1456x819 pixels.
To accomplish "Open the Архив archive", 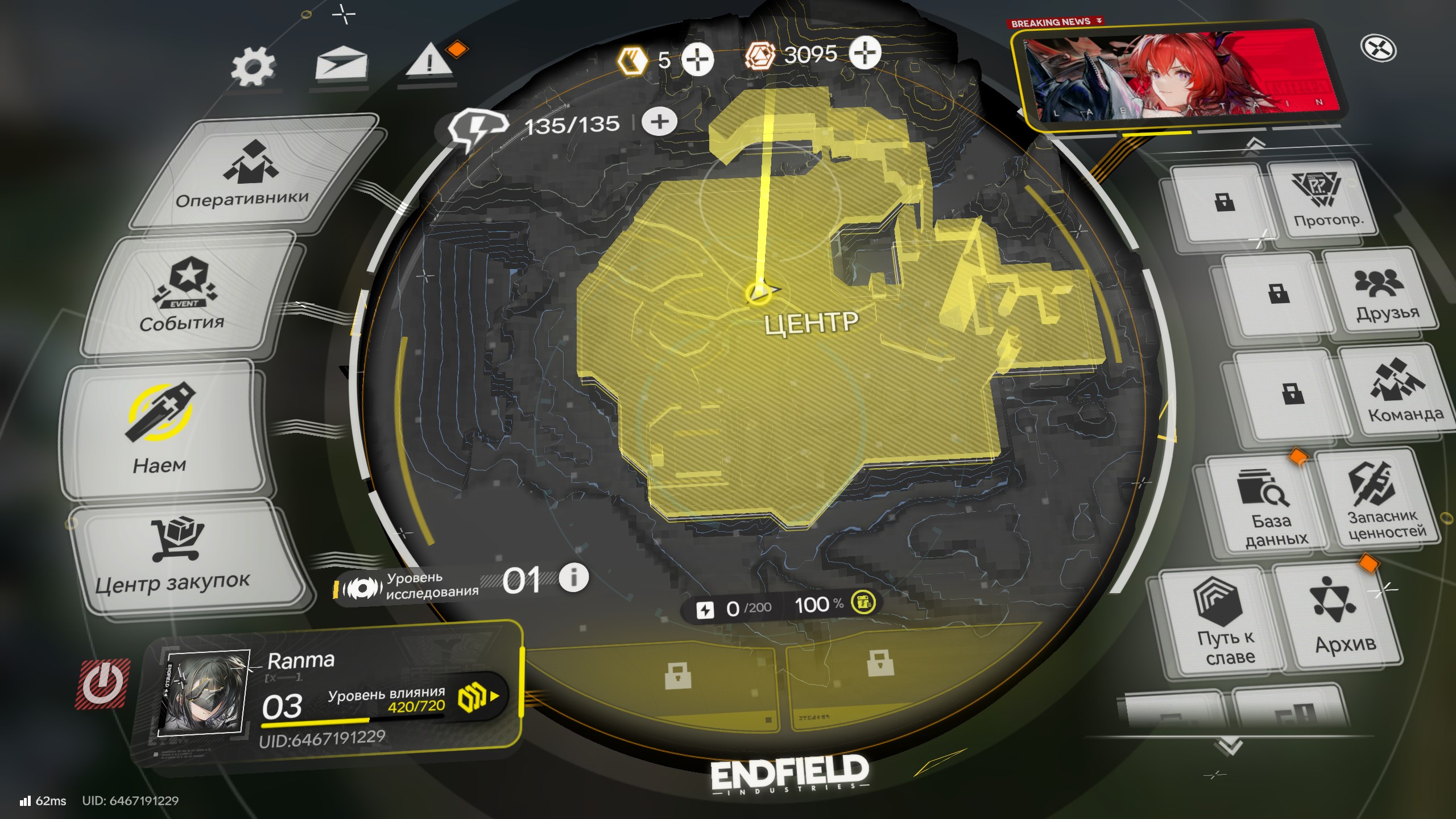I will 1339,617.
